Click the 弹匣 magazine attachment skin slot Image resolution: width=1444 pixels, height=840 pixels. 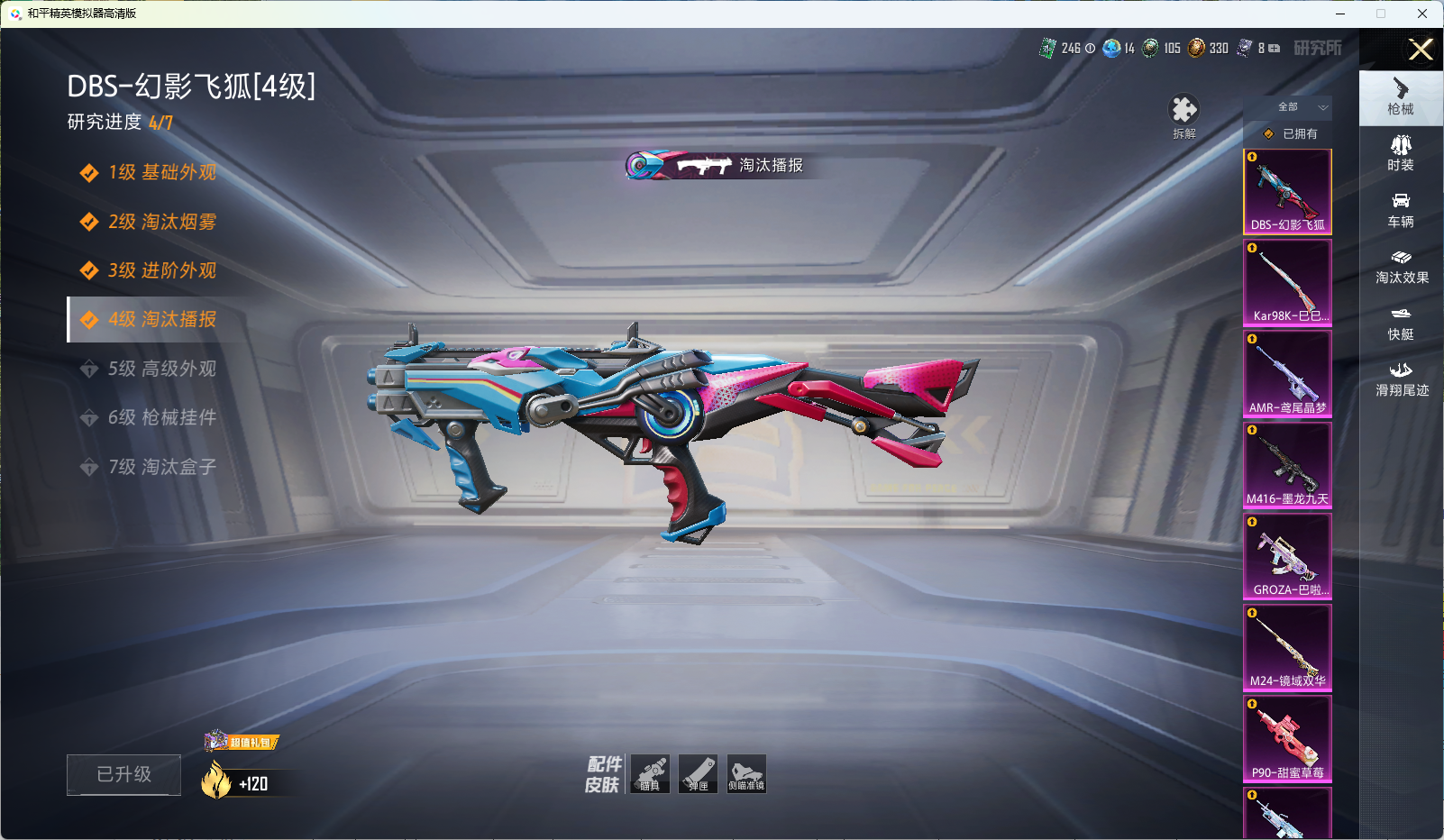699,774
